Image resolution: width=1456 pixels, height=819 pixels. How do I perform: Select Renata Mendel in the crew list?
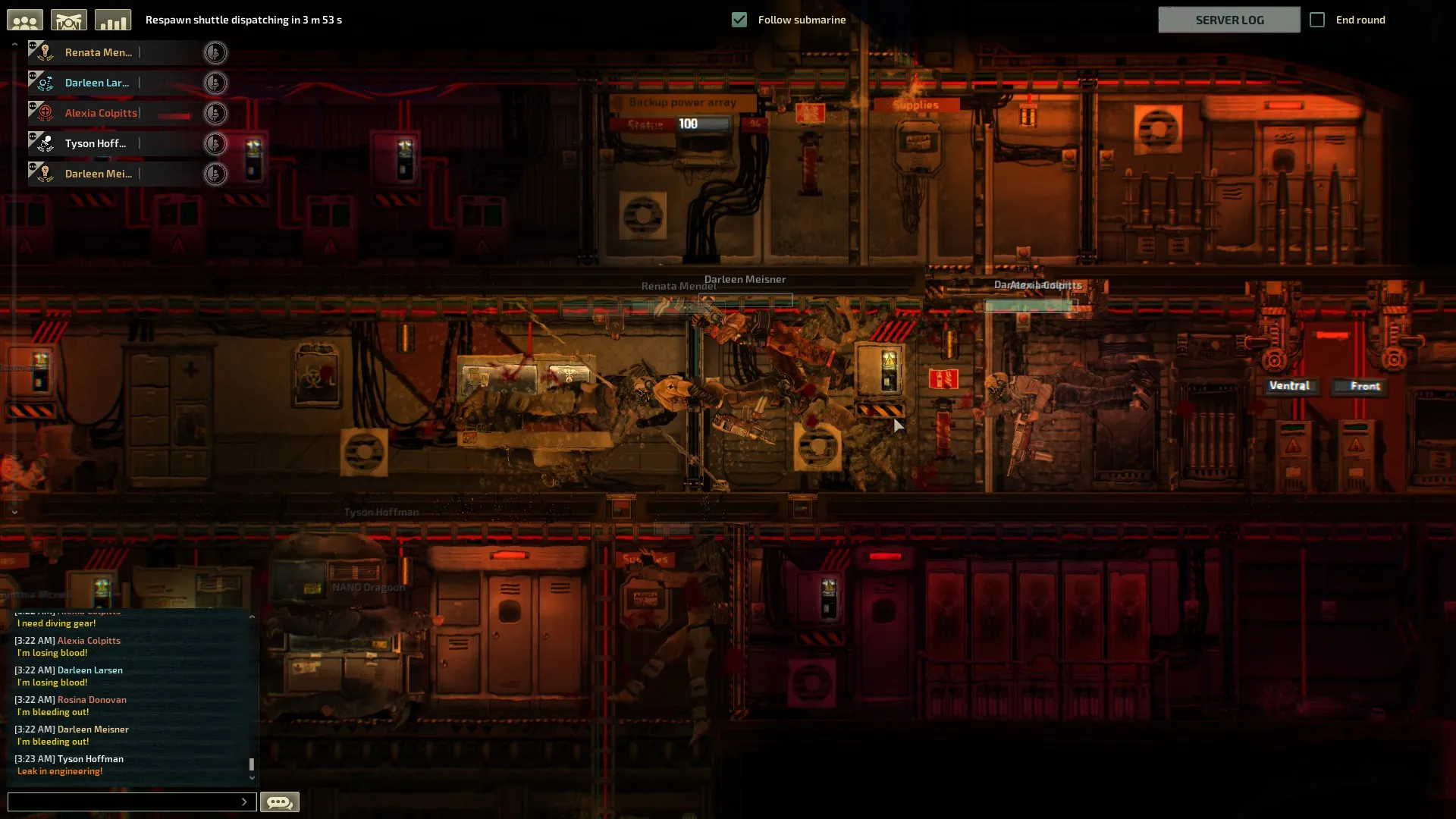click(x=99, y=52)
